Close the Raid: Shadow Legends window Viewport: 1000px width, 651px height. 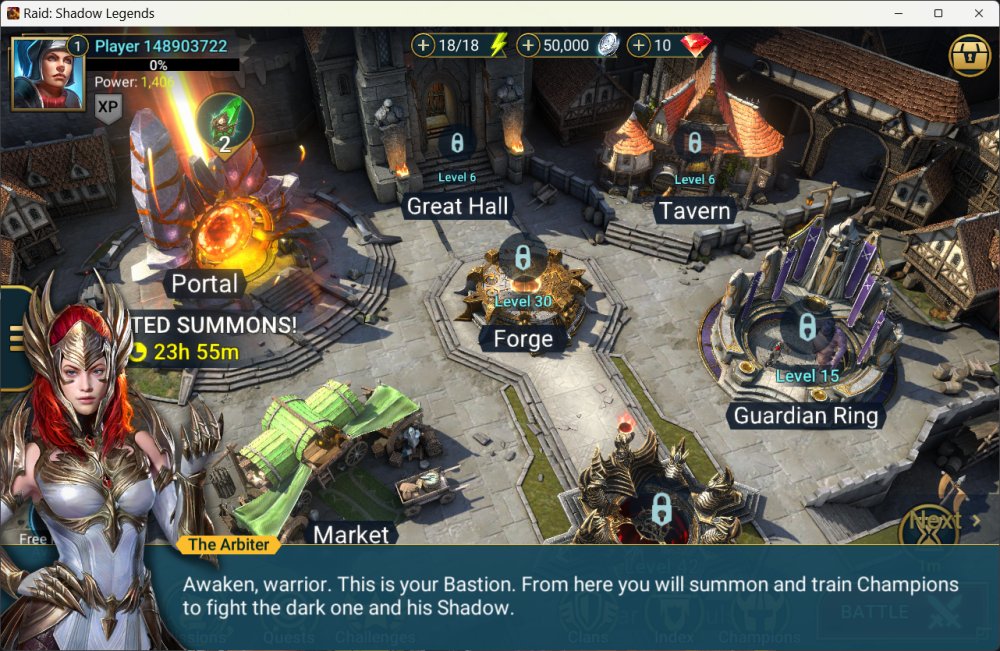pyautogui.click(x=976, y=13)
